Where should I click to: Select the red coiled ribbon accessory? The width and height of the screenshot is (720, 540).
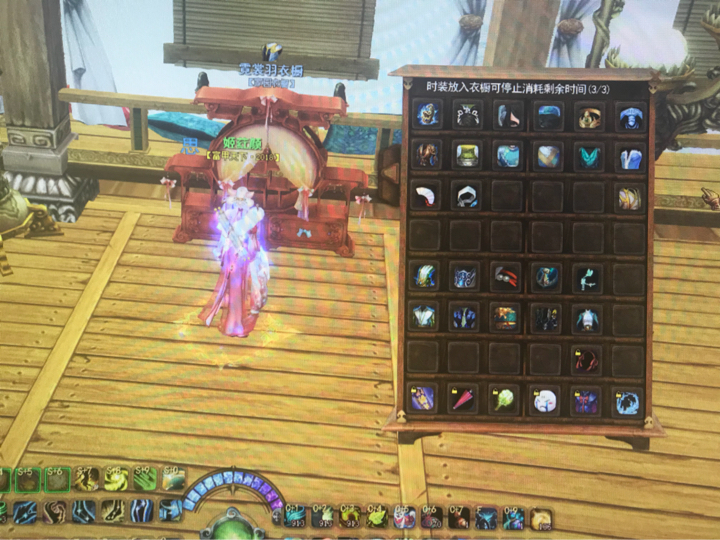tap(586, 358)
